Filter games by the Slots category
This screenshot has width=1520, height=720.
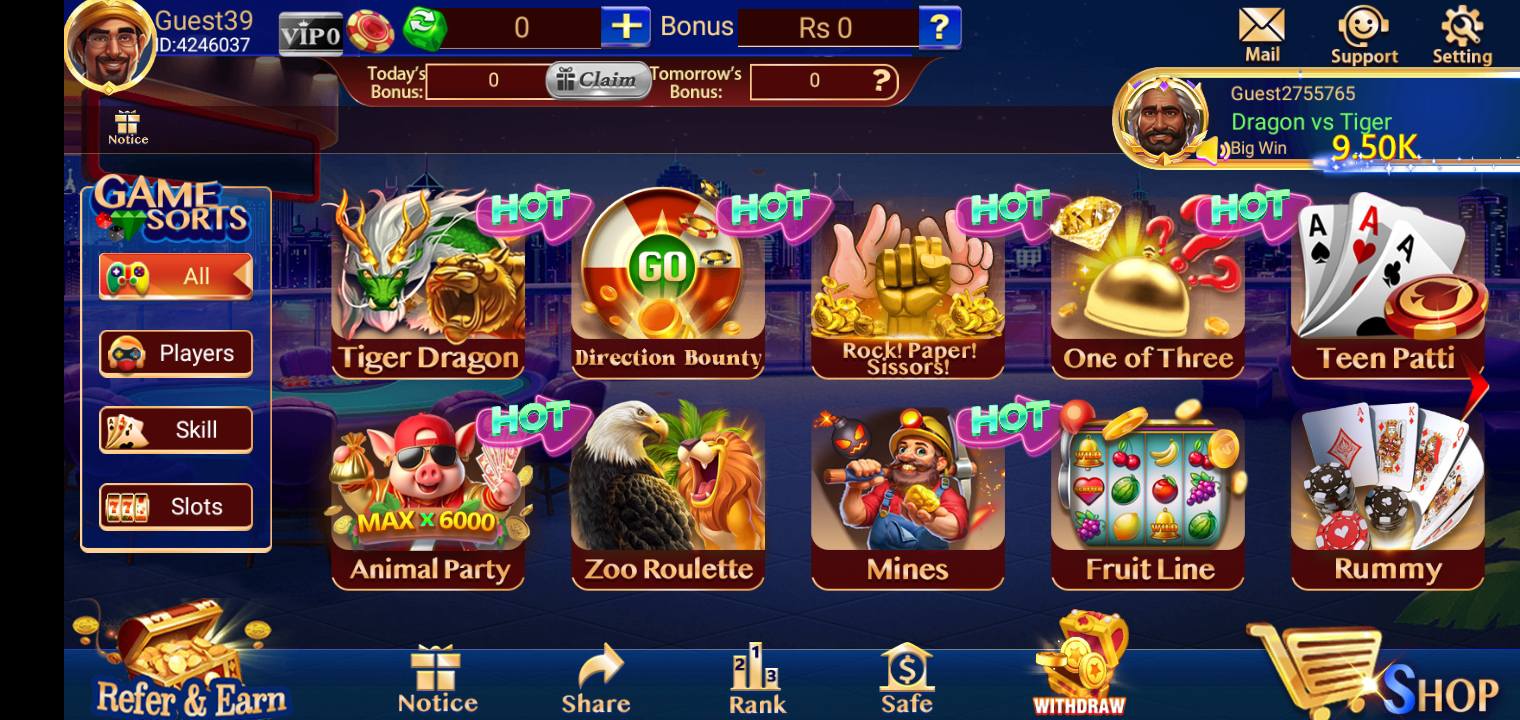coord(176,506)
